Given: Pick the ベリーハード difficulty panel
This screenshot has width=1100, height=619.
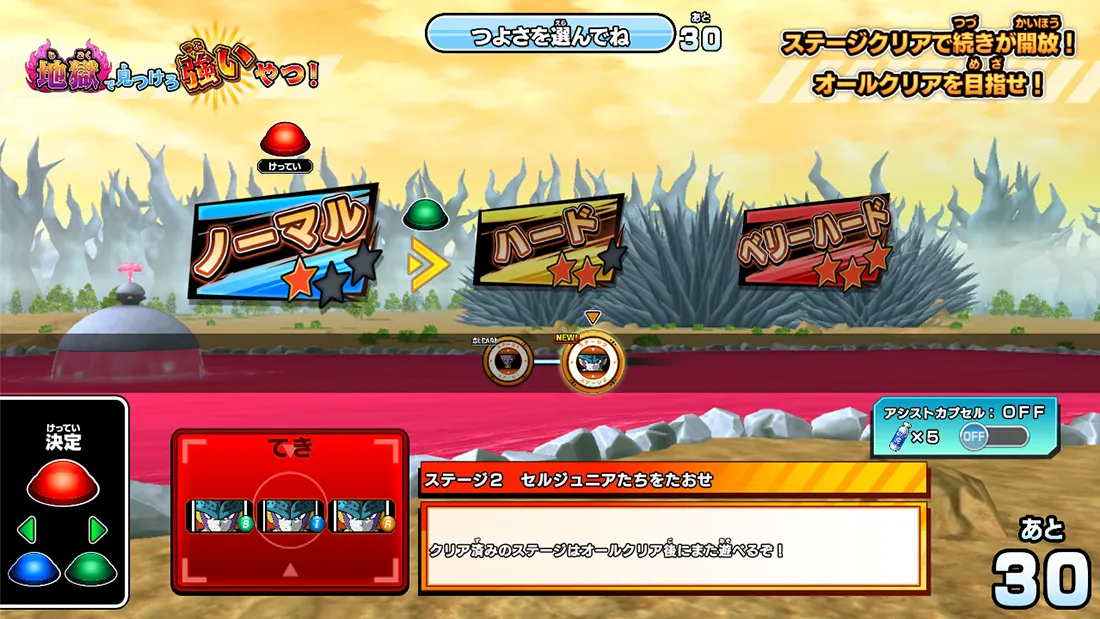Looking at the screenshot, I should click(x=814, y=241).
